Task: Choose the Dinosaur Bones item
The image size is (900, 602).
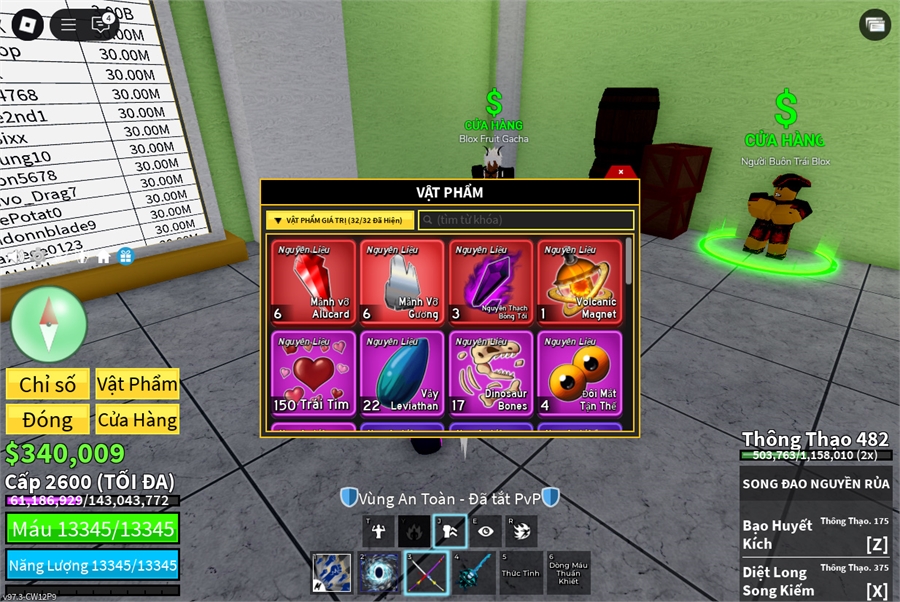Action: [x=491, y=373]
